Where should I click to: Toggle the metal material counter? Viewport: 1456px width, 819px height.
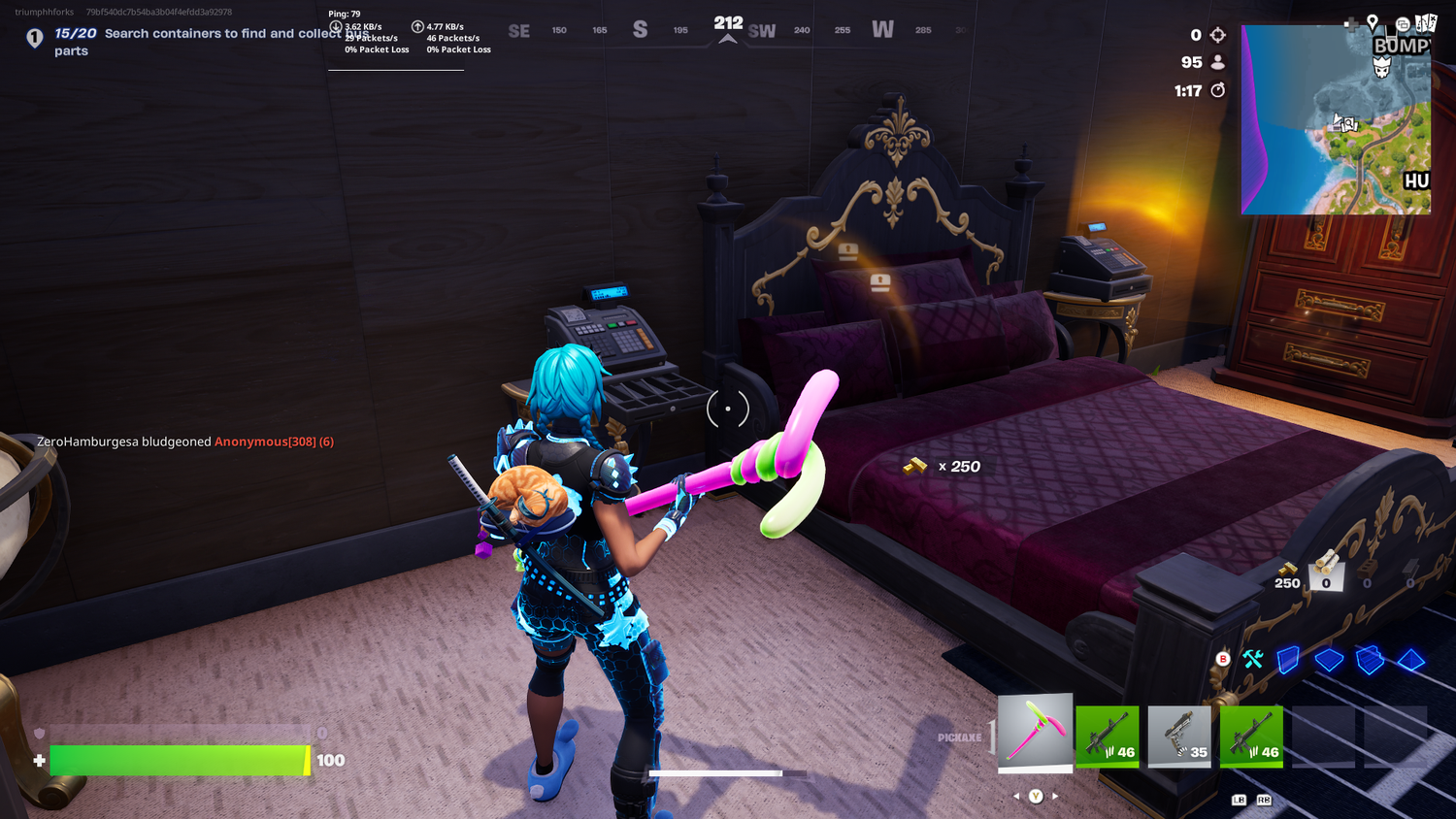(x=1412, y=571)
